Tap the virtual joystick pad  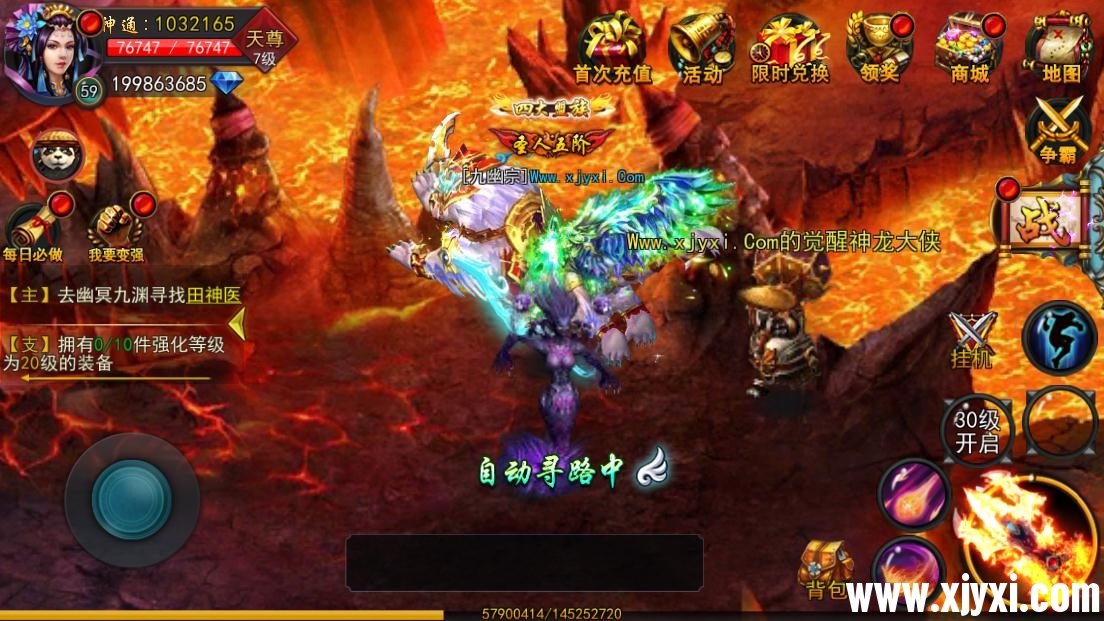click(x=131, y=499)
